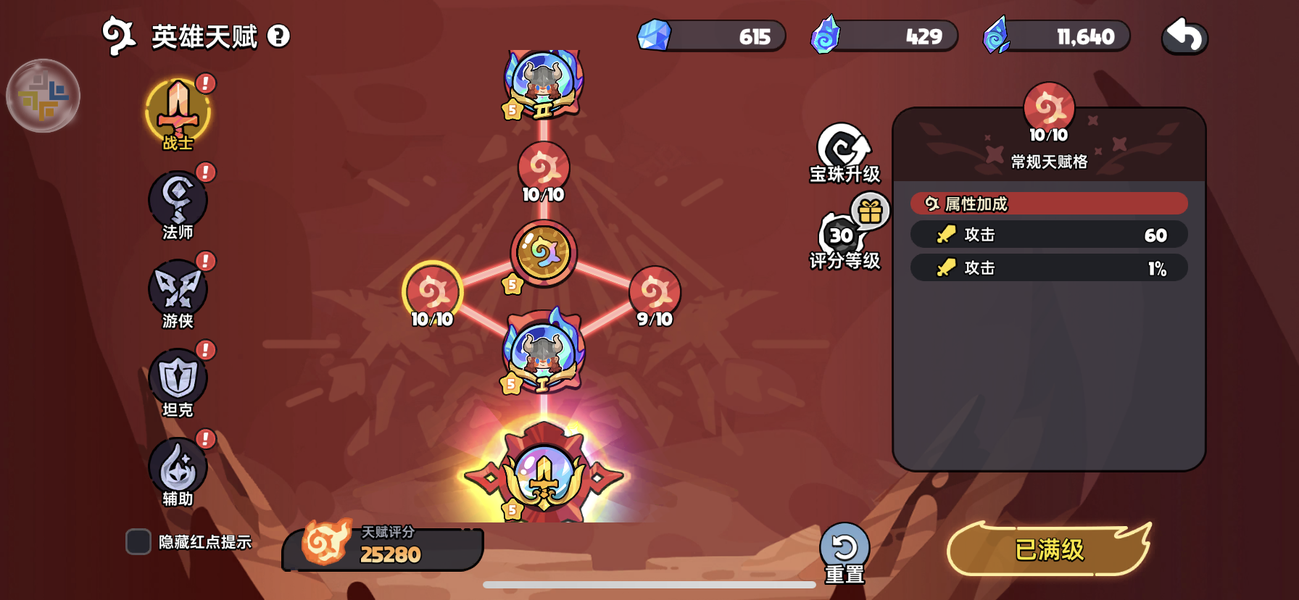Open the 评分等级 rating level rewards
This screenshot has height=600, width=1299.
coord(843,238)
